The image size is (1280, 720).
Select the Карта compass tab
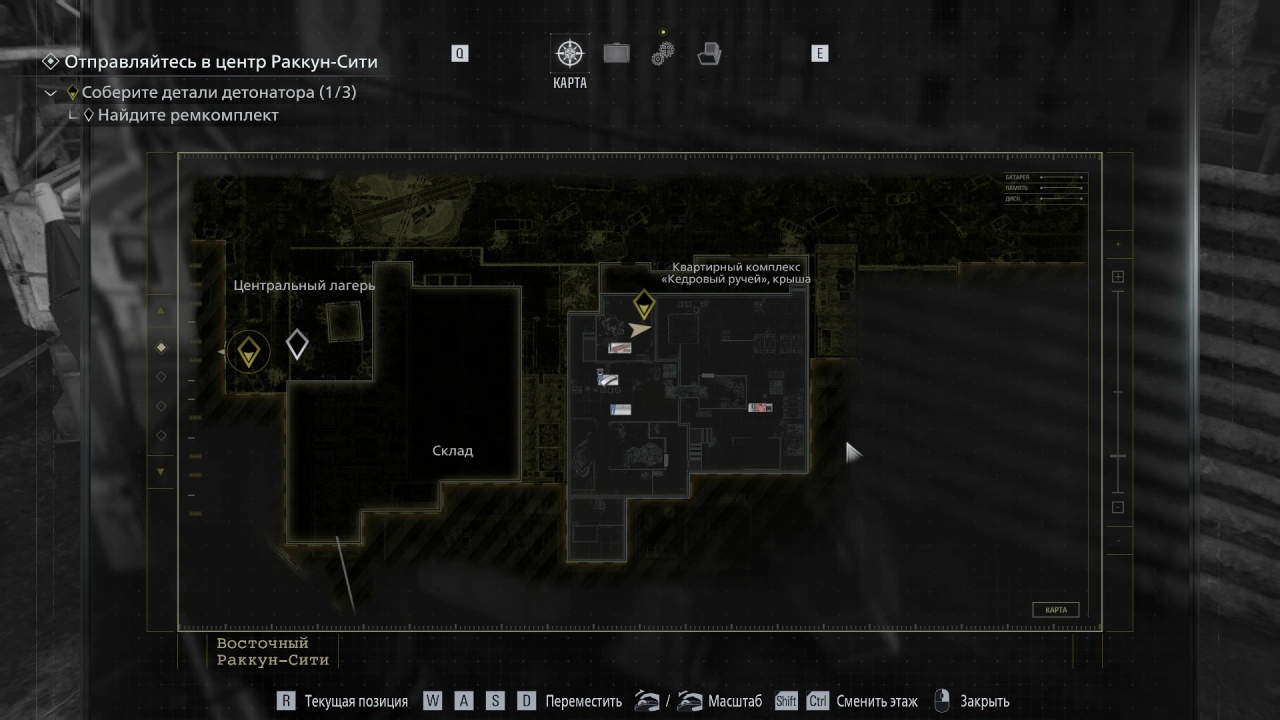click(x=570, y=54)
